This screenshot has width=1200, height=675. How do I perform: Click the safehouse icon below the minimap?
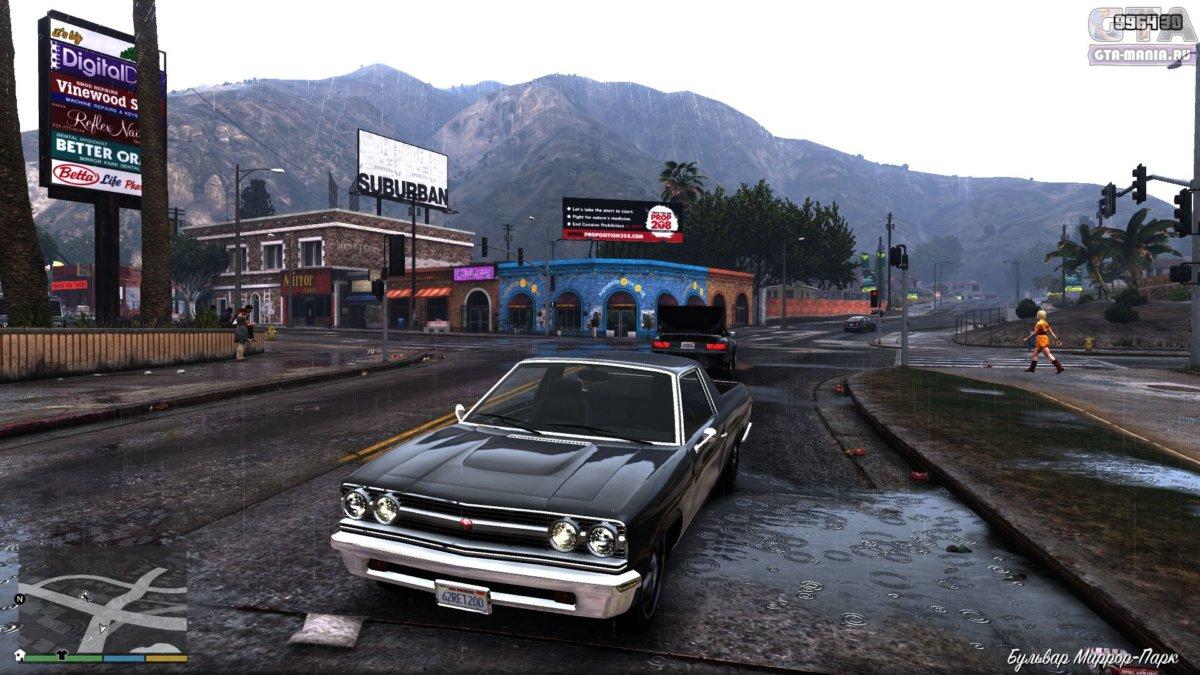pyautogui.click(x=20, y=655)
